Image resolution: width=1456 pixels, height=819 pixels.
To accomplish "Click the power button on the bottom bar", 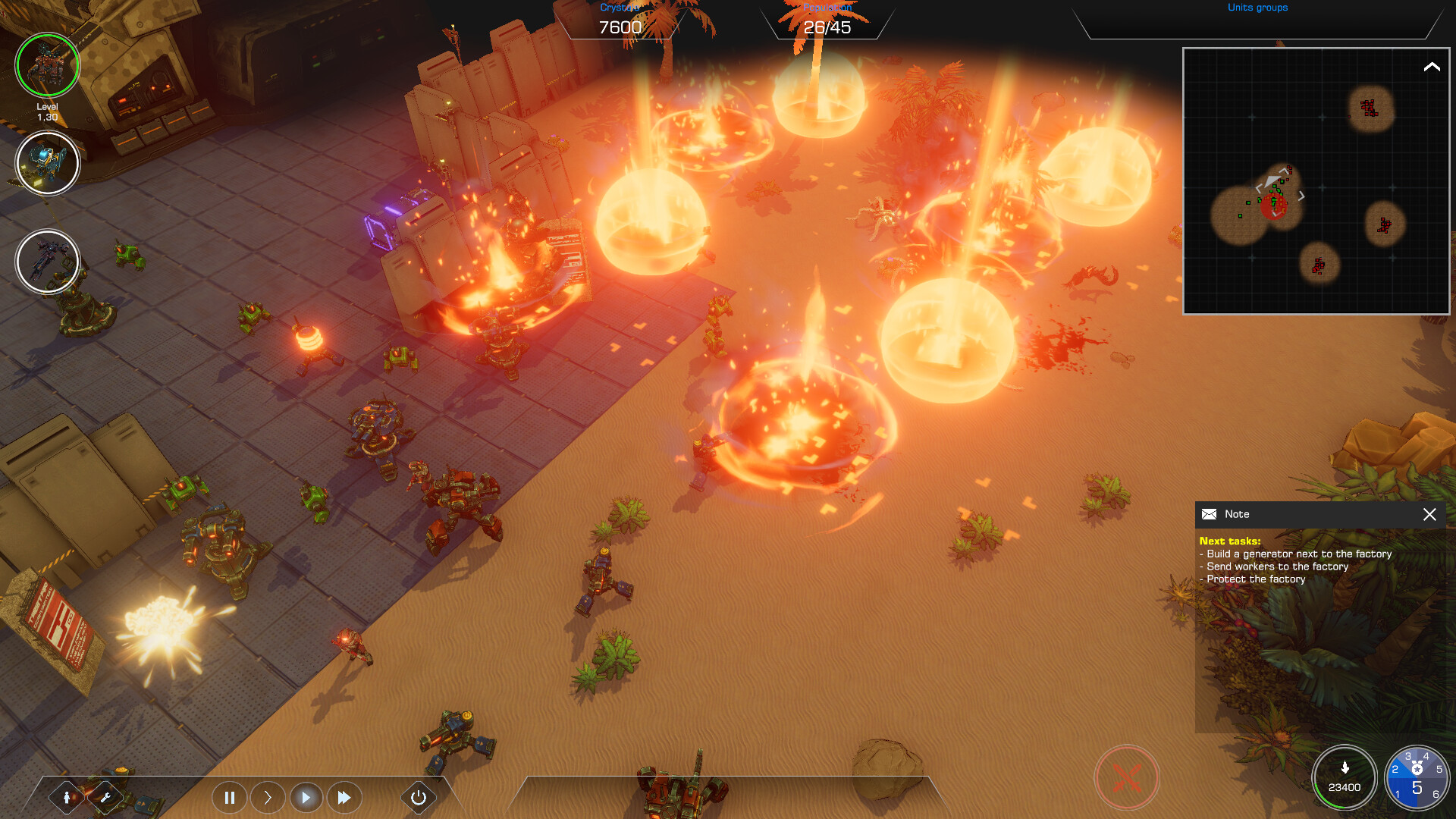I will (418, 798).
